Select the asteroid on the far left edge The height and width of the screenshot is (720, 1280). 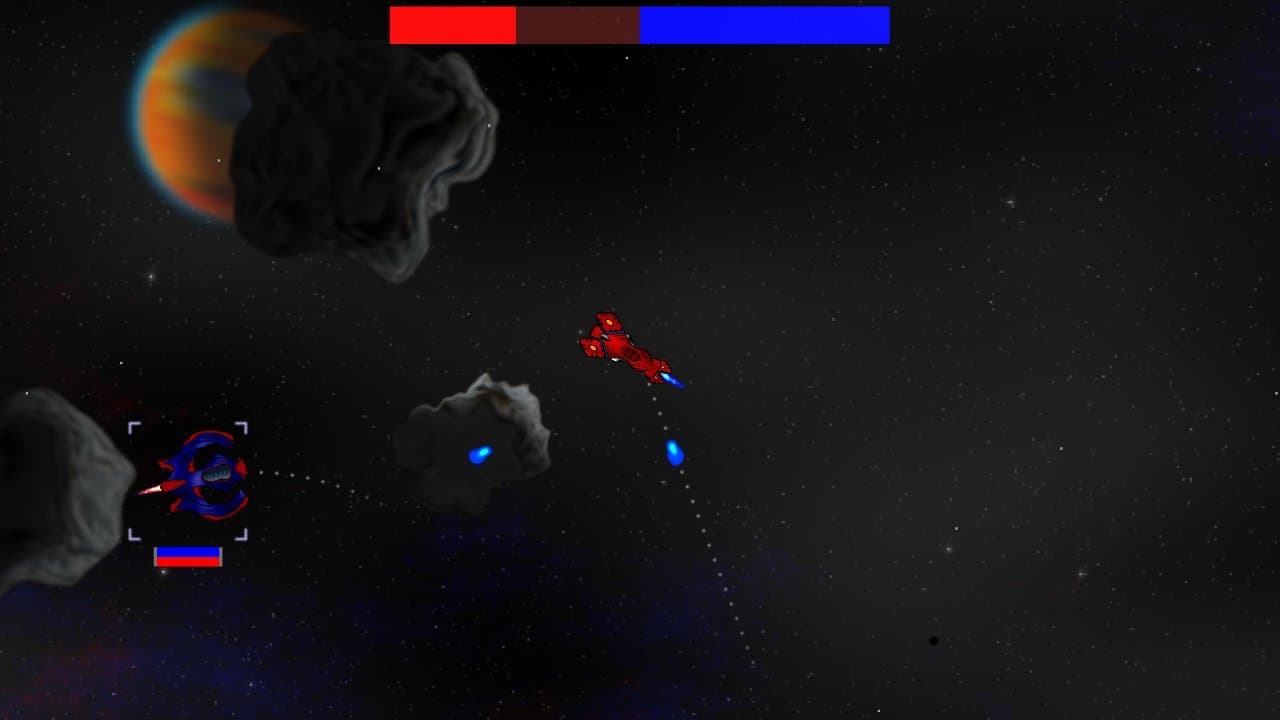pyautogui.click(x=50, y=480)
